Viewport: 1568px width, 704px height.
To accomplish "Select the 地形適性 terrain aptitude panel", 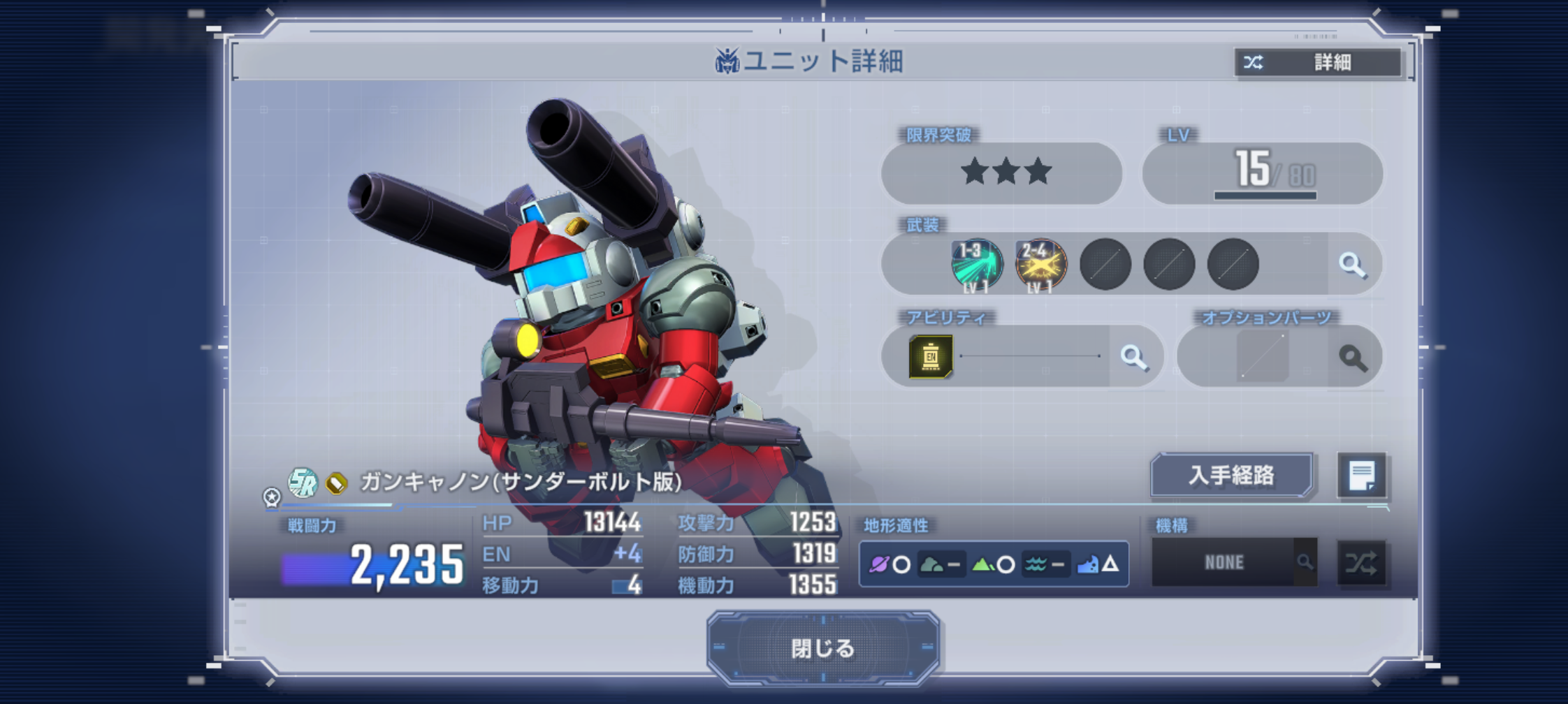I will [x=993, y=564].
